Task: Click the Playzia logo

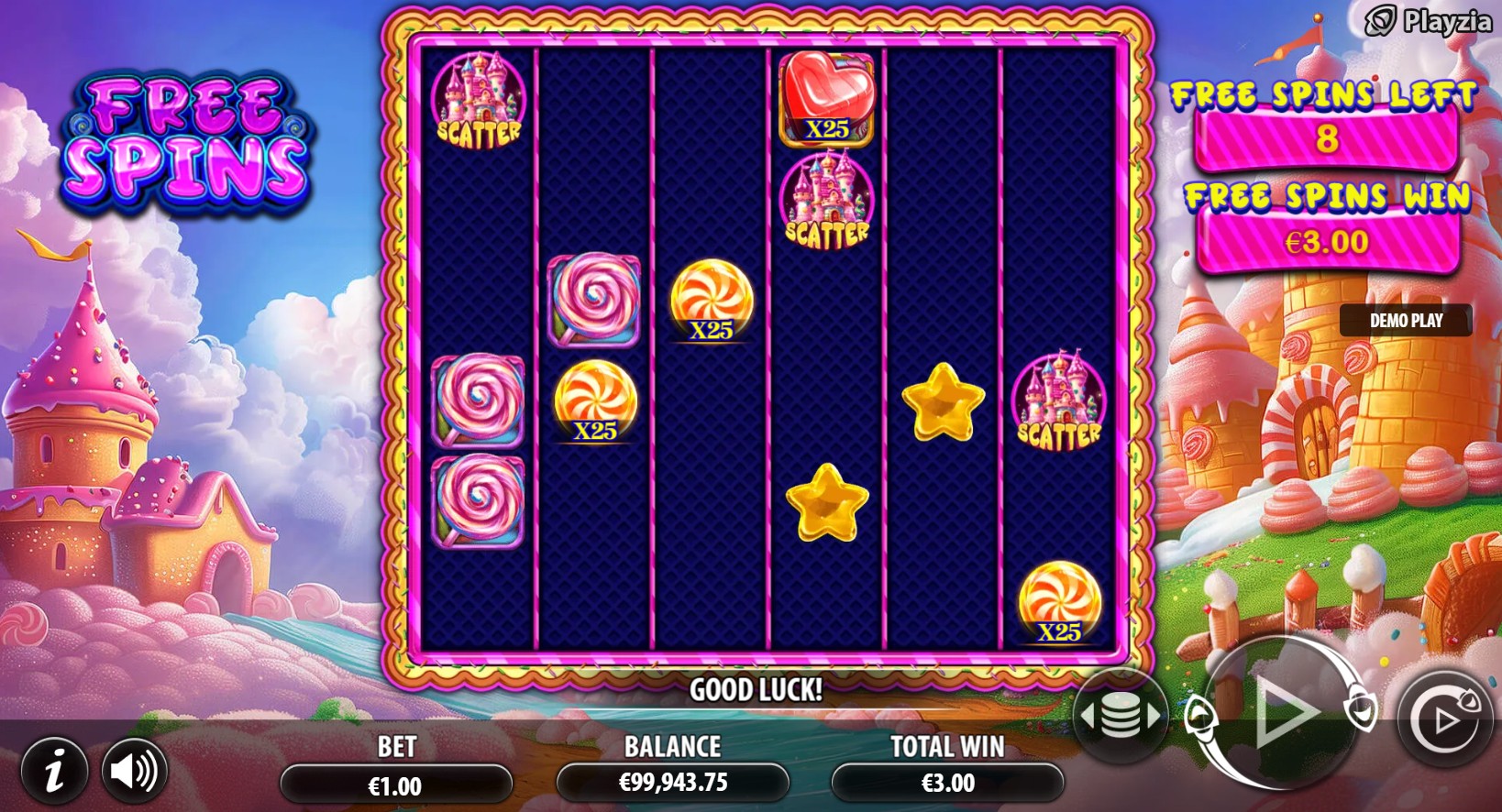Action: click(1429, 20)
